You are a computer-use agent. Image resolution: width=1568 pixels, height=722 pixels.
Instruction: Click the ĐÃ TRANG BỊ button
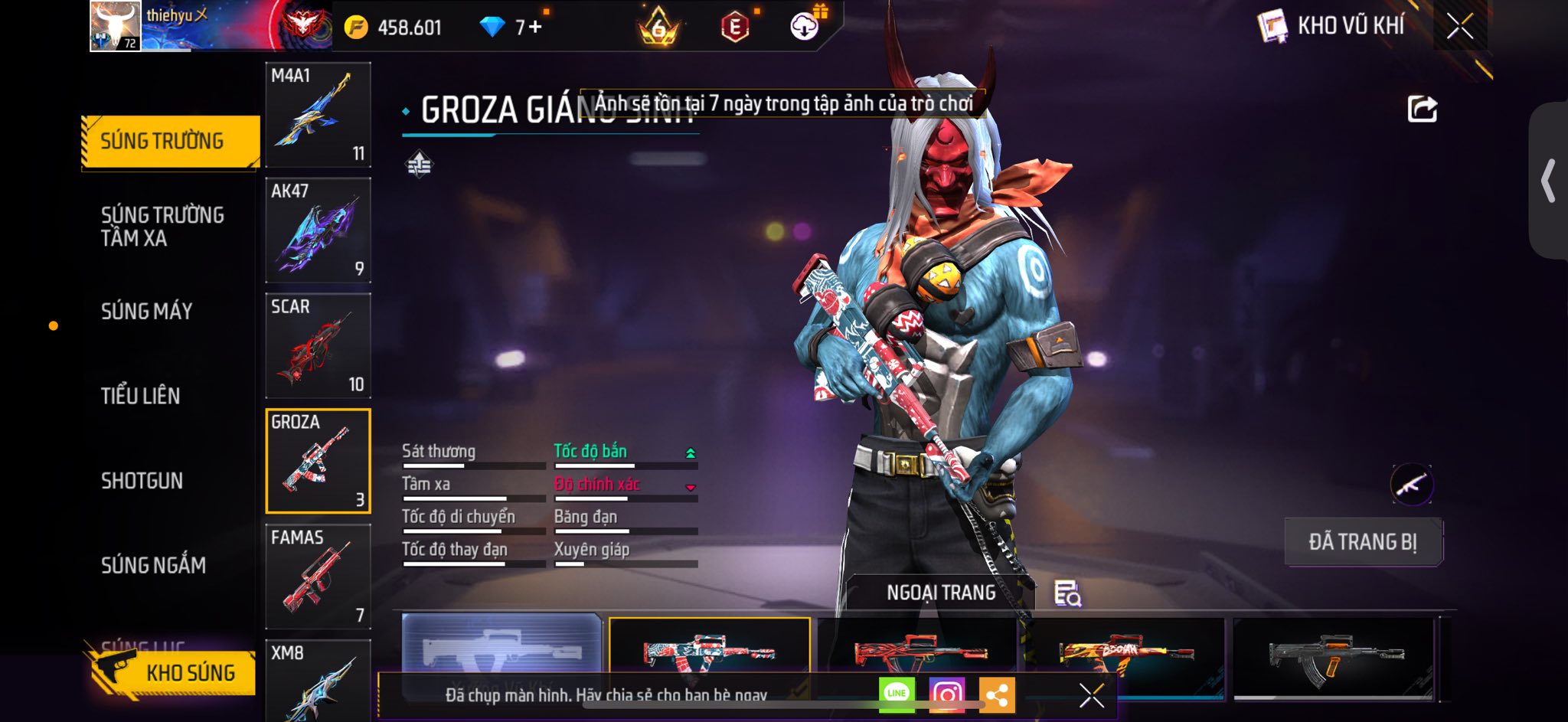(x=1363, y=542)
